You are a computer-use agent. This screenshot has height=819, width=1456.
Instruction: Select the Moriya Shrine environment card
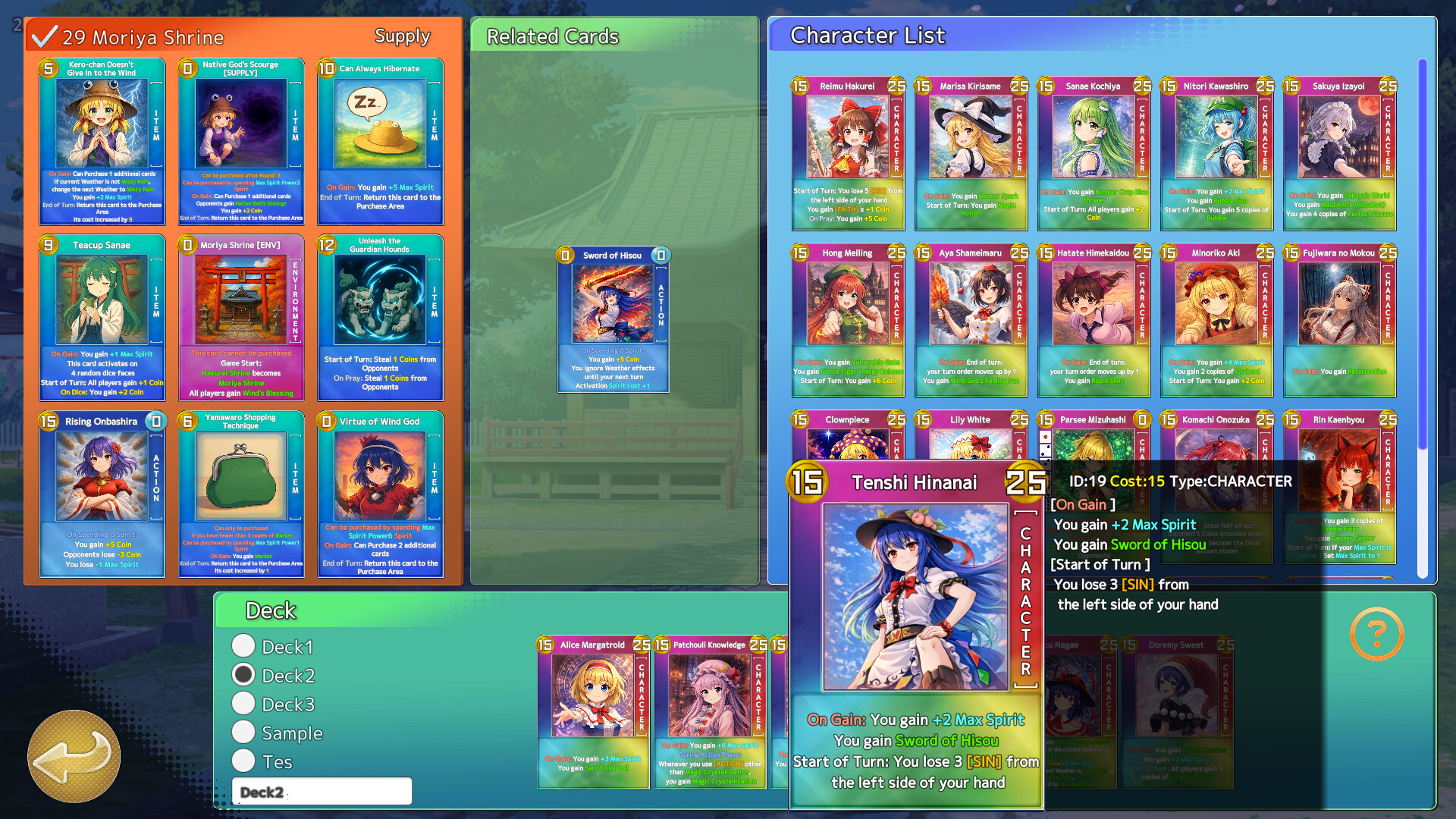[241, 318]
